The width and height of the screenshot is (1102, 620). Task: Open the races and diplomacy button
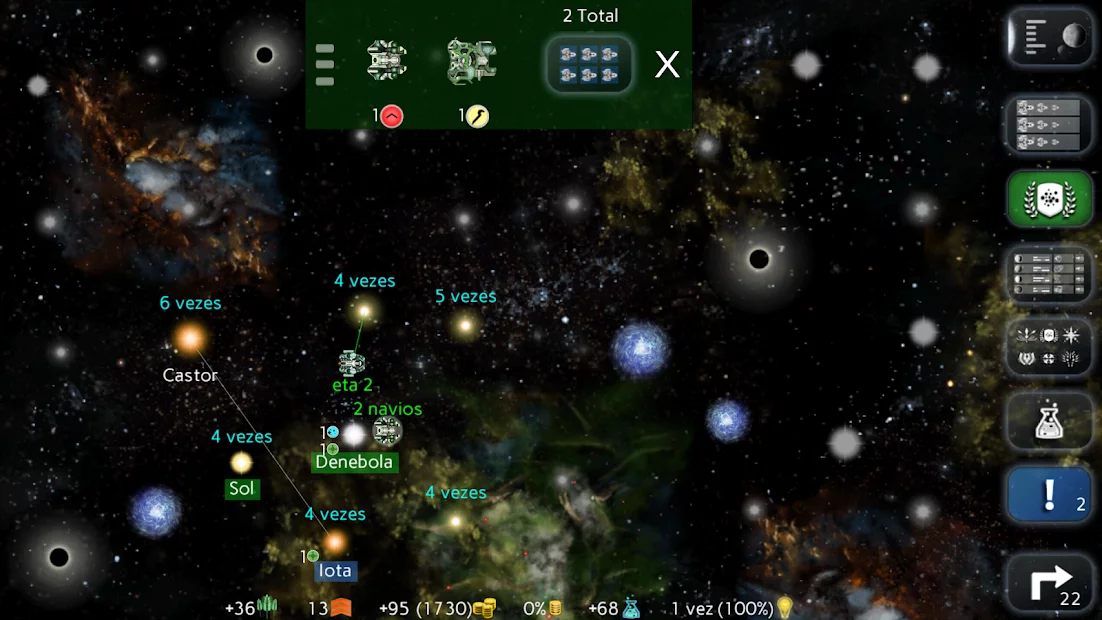pyautogui.click(x=1049, y=348)
